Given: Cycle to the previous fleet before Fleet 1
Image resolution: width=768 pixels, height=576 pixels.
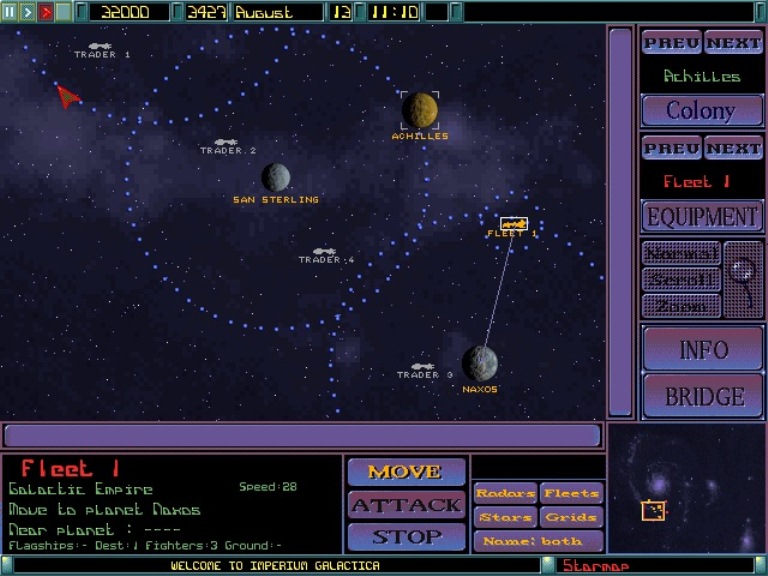Looking at the screenshot, I should click(x=671, y=148).
